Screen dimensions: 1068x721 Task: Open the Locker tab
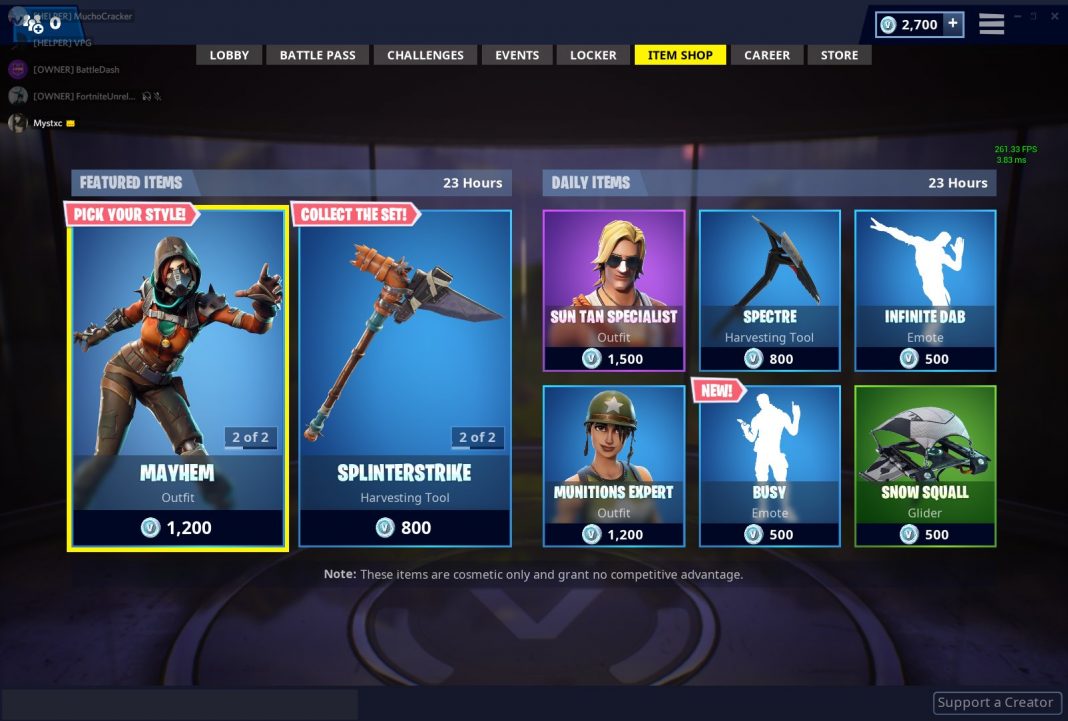[x=593, y=55]
